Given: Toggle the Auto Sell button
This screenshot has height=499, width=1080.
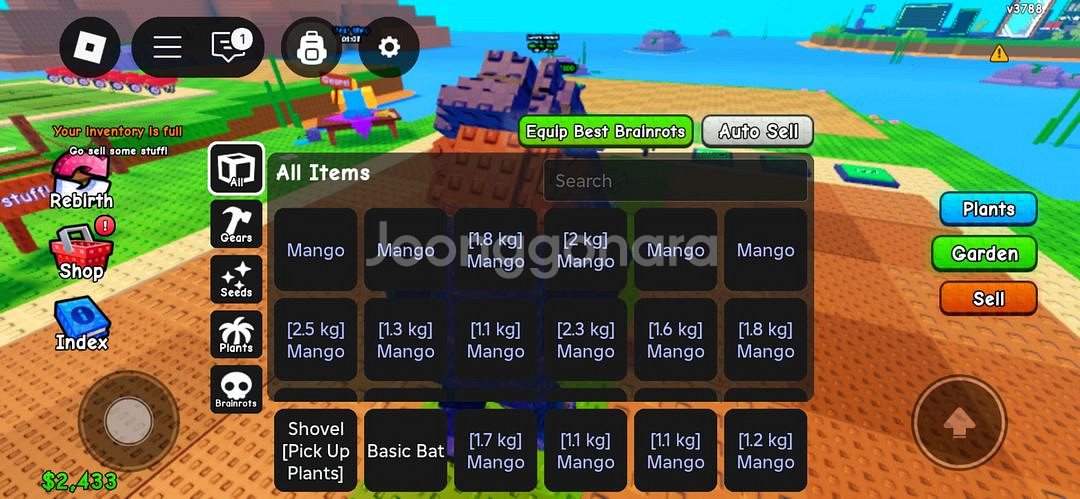Looking at the screenshot, I should (758, 131).
